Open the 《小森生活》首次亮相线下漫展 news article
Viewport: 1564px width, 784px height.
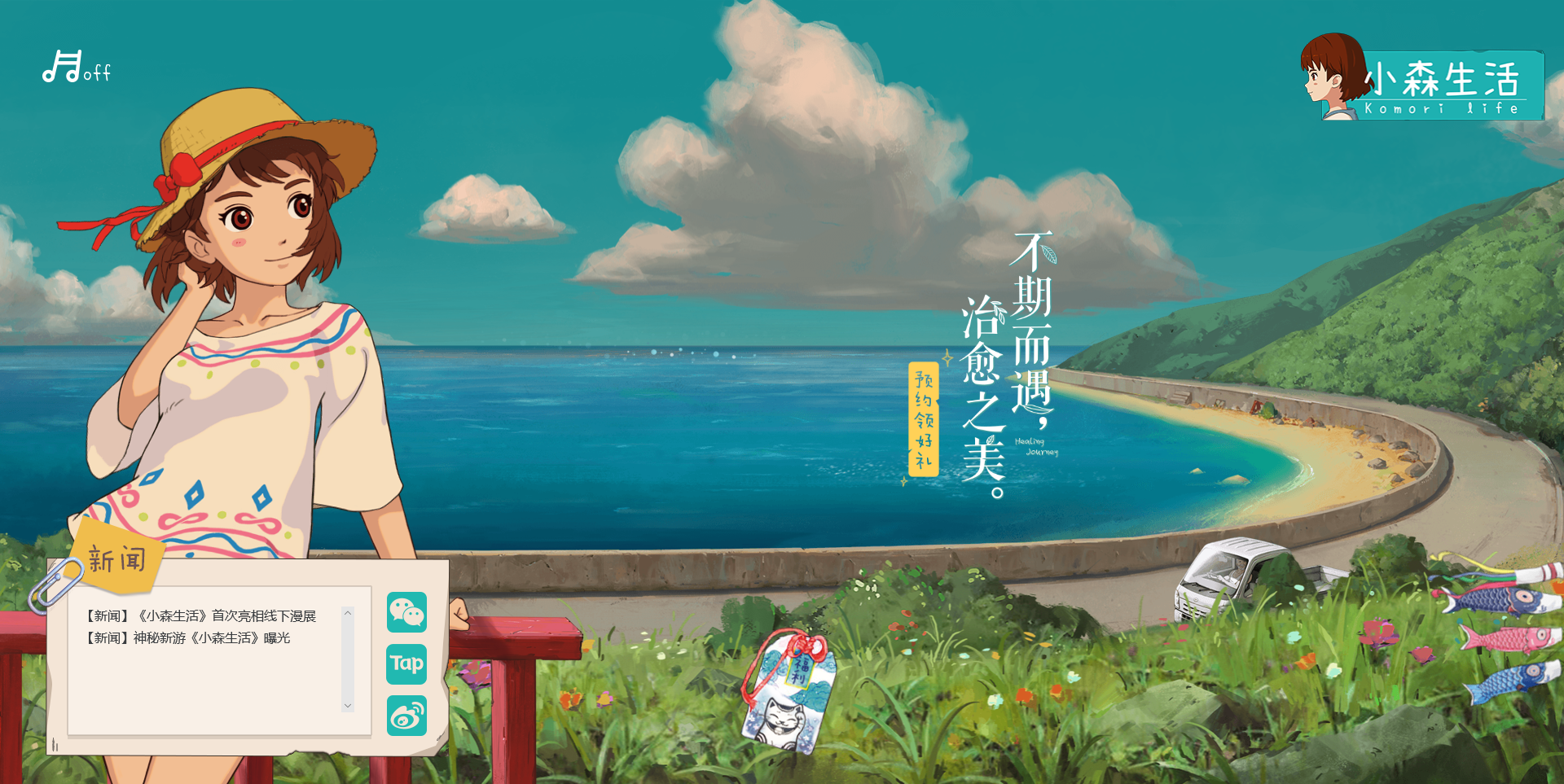(x=200, y=616)
